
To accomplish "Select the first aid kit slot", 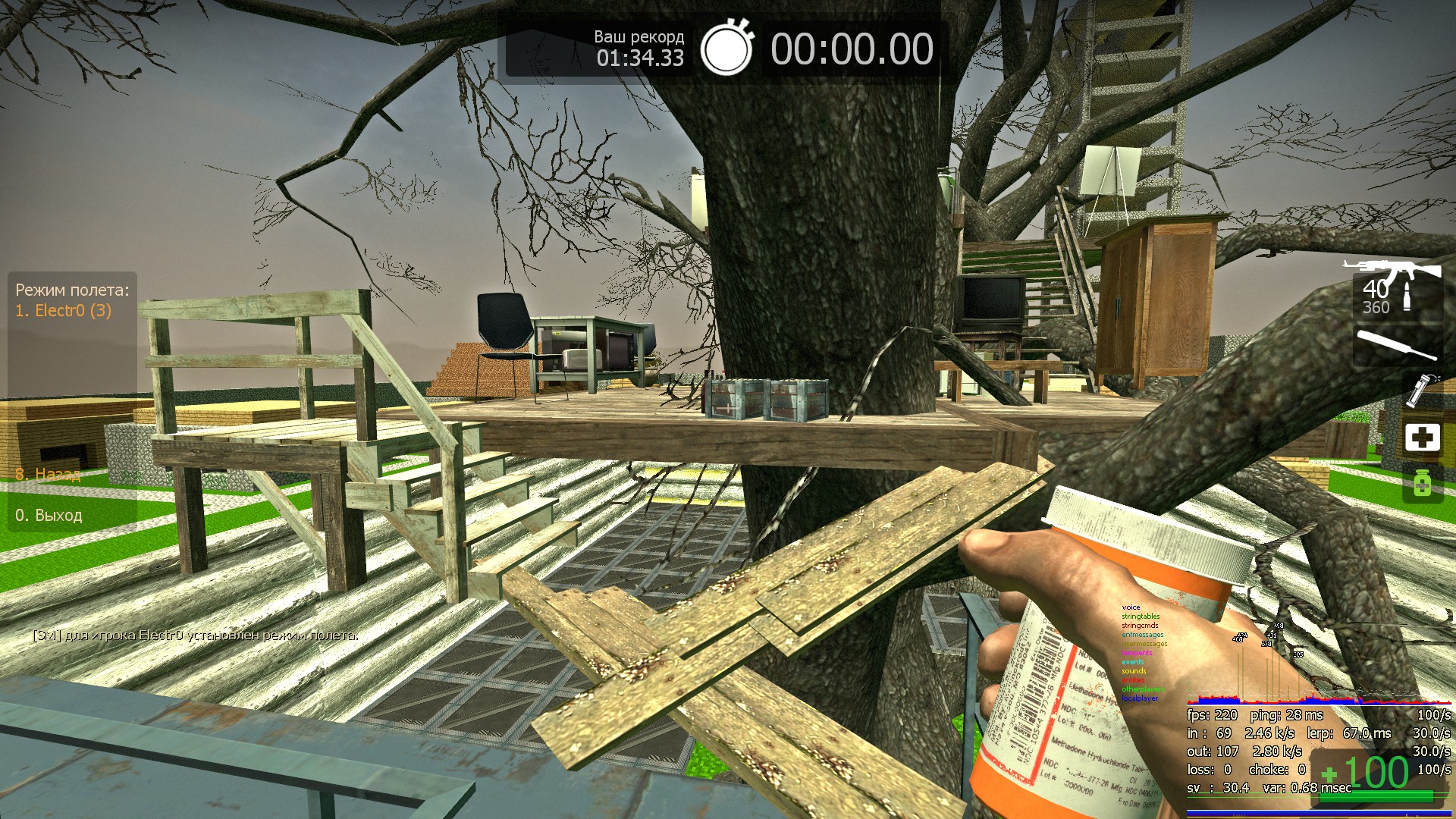I will [x=1422, y=438].
